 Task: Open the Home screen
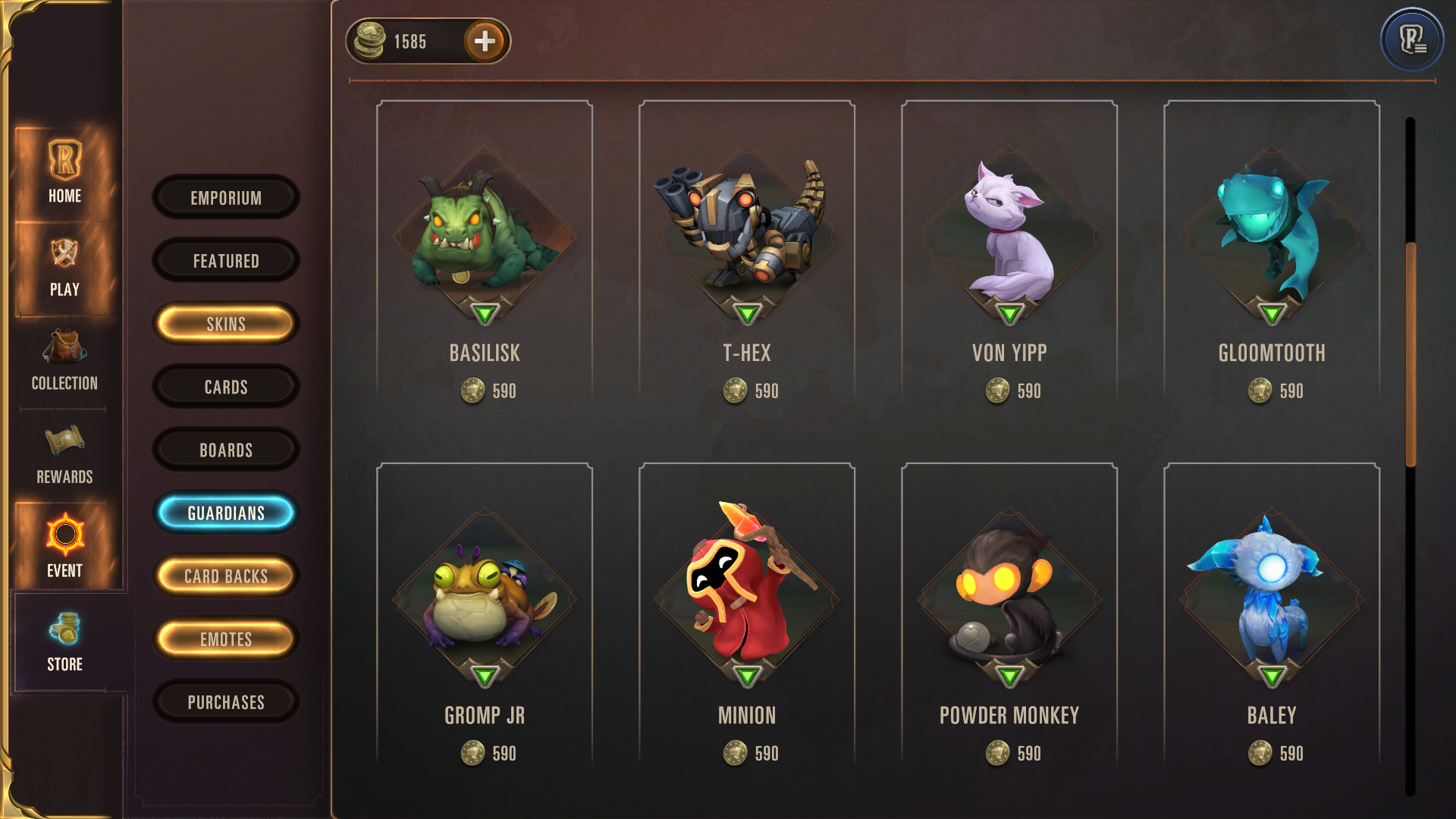64,171
